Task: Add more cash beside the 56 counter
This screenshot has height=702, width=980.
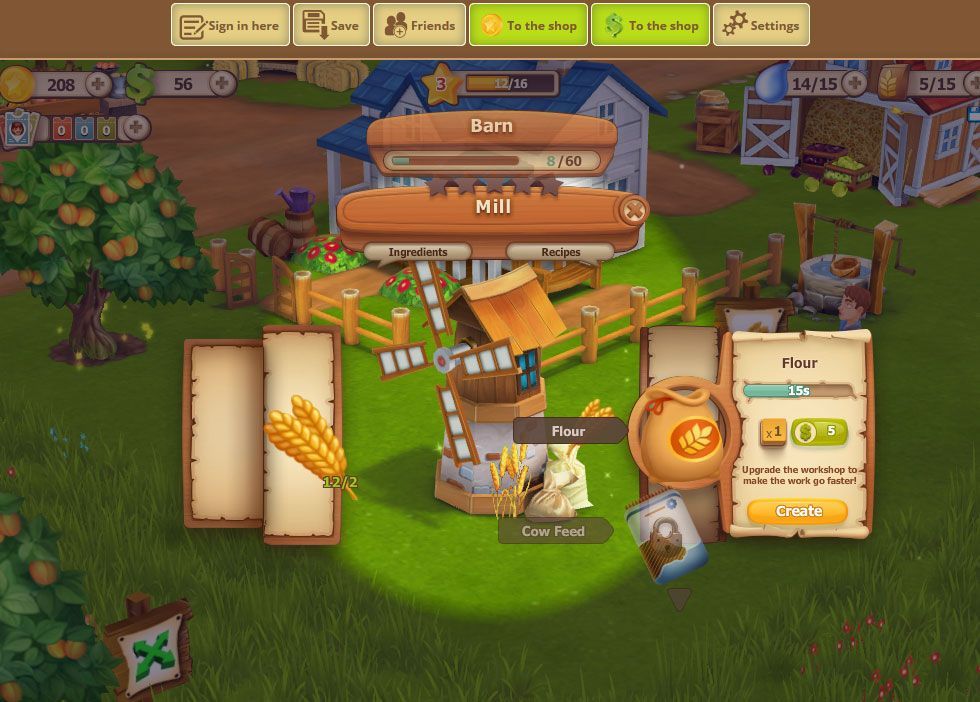Action: click(222, 84)
